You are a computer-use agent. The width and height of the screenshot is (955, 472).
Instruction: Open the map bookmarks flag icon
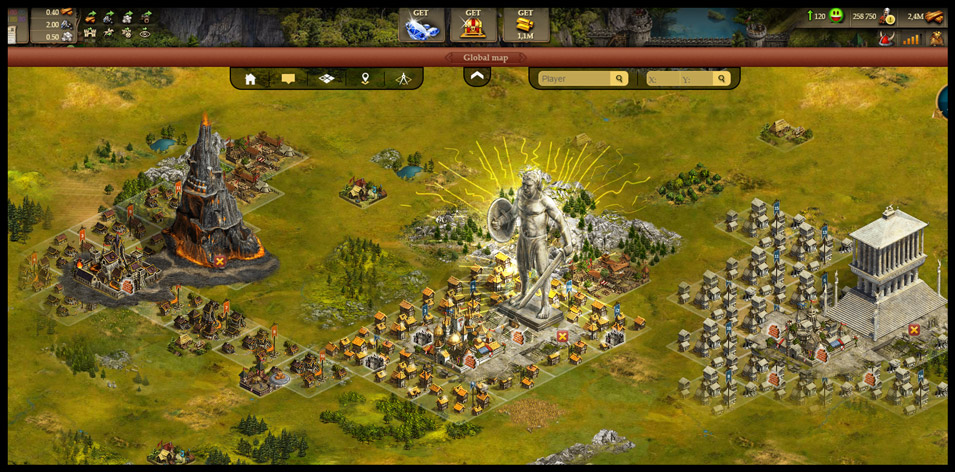[288, 78]
